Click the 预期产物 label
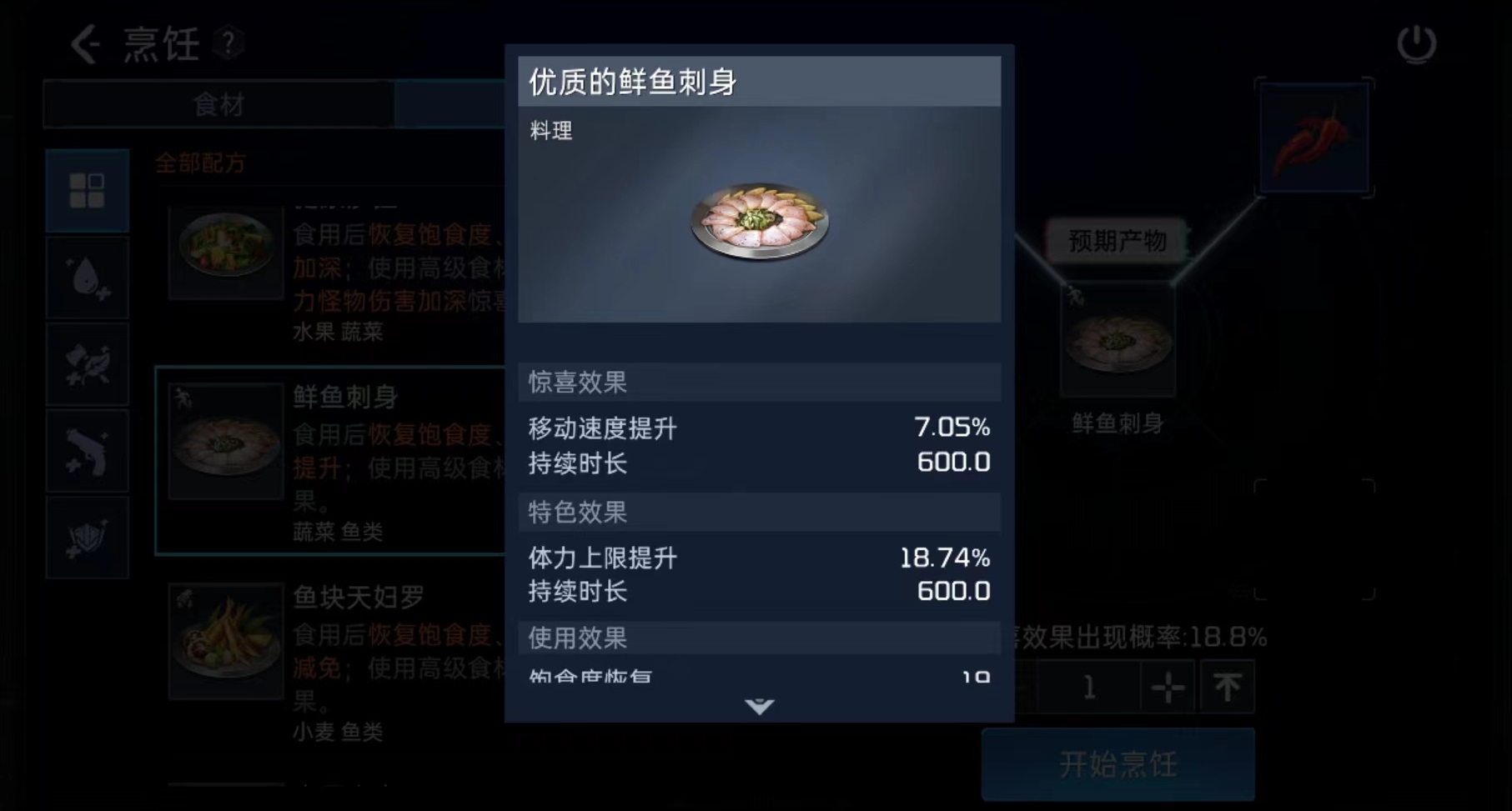 point(1118,240)
